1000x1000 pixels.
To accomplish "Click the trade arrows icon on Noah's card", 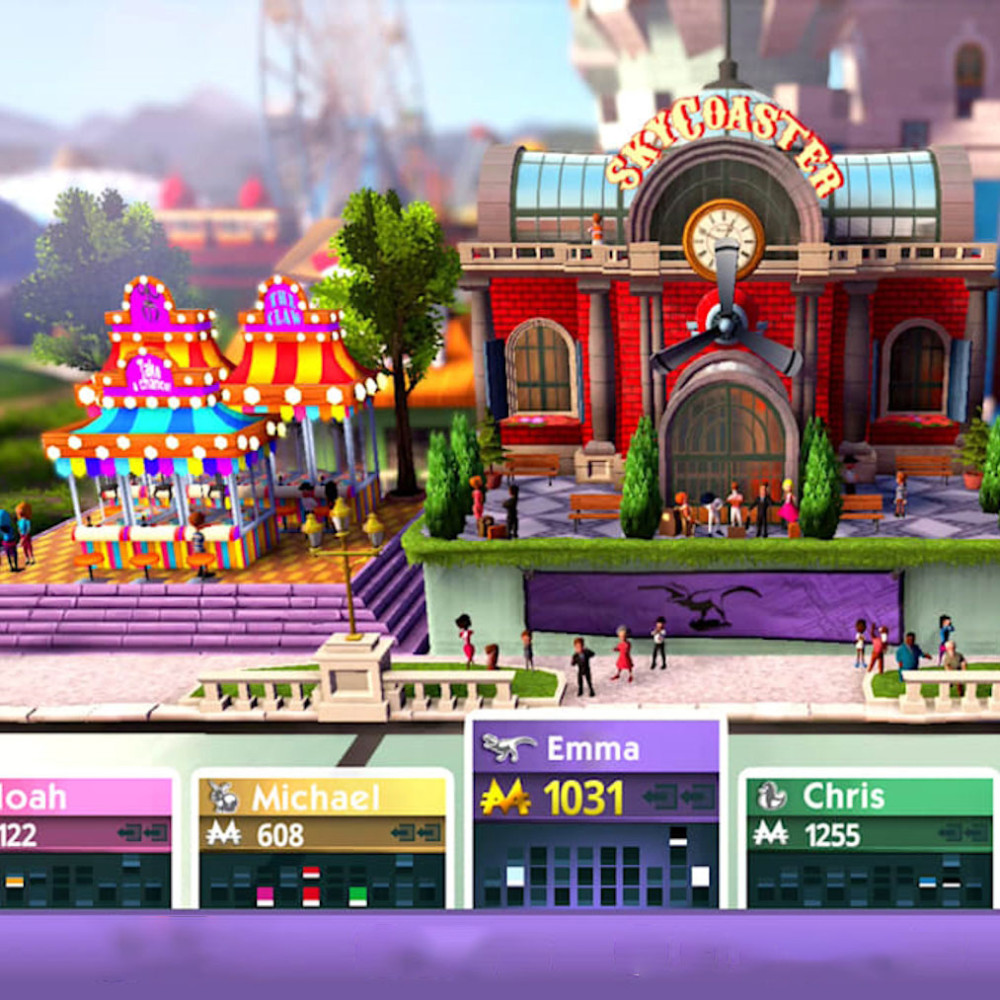I will click(141, 832).
